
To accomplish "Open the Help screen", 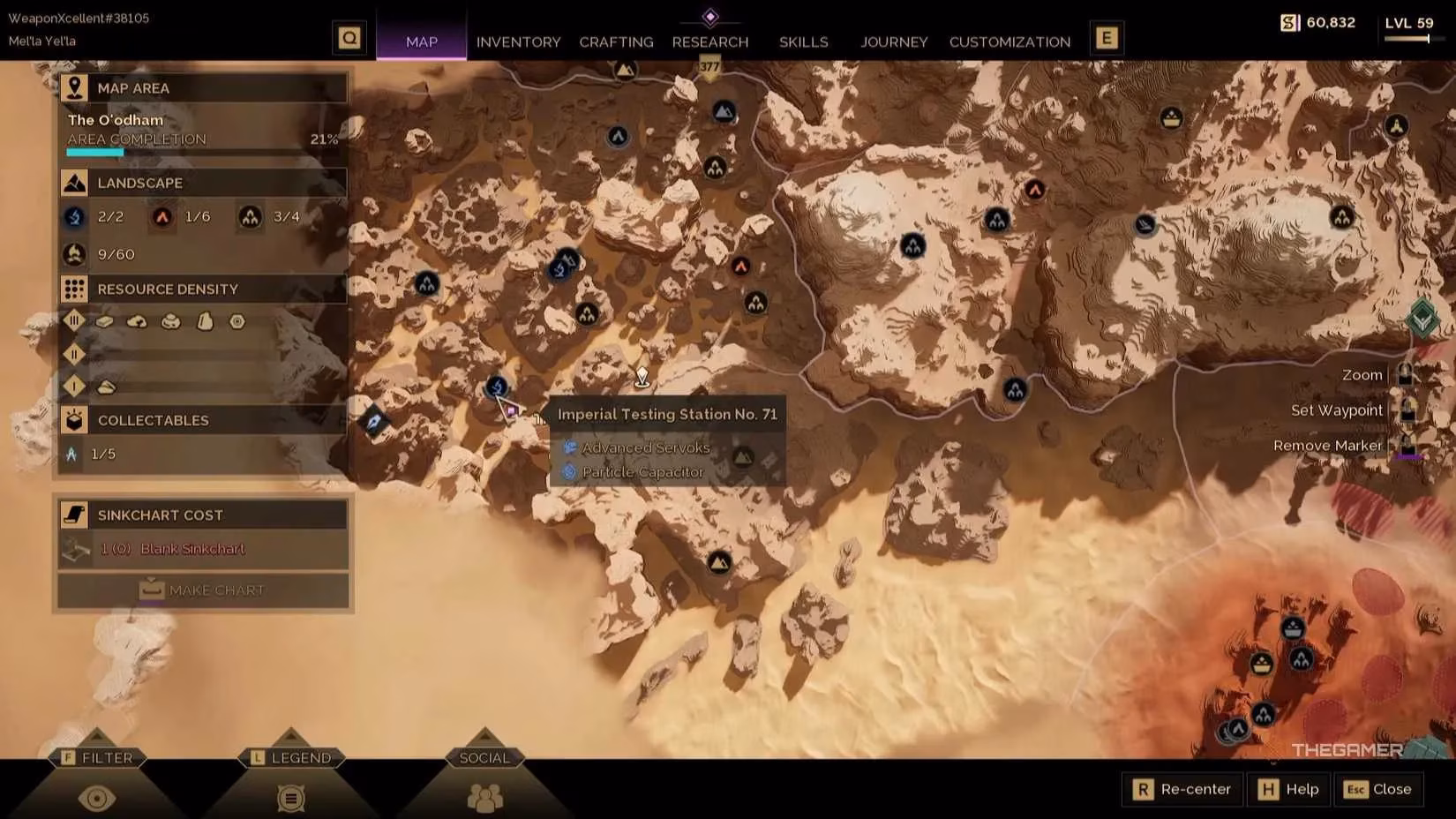I will pyautogui.click(x=1288, y=789).
